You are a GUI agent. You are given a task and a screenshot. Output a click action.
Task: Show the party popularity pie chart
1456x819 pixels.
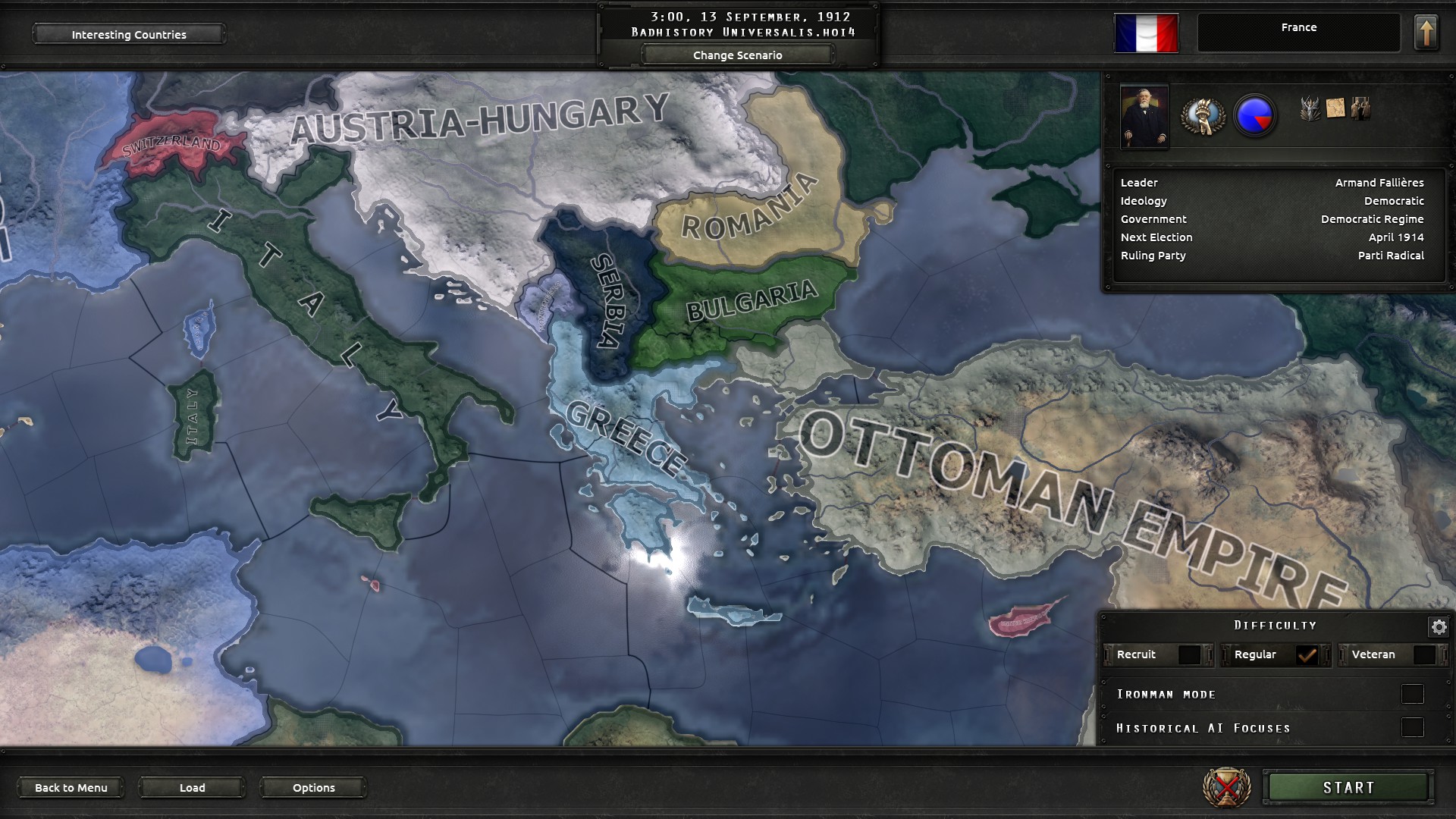[1255, 116]
